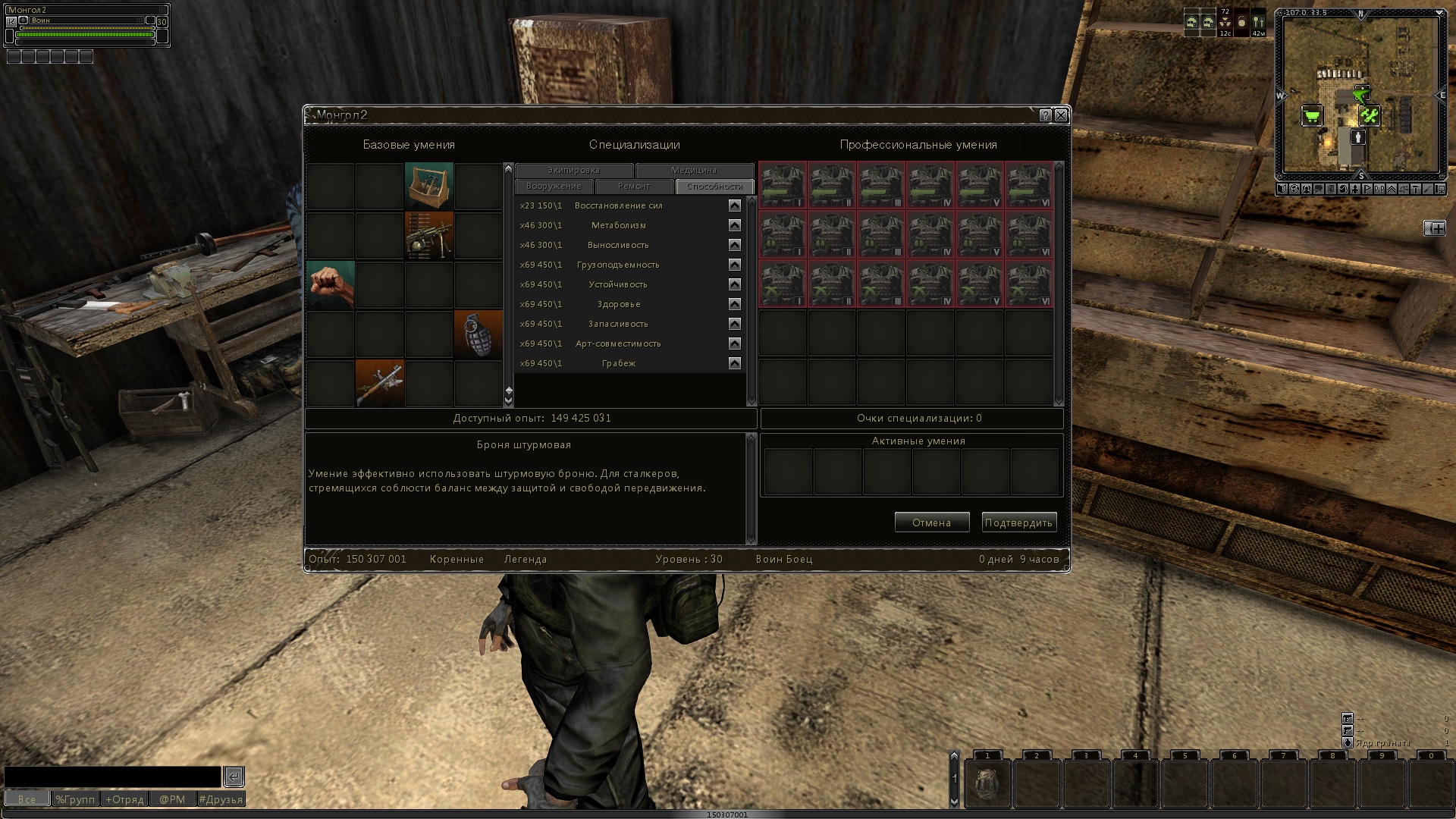Screen dimensions: 1456x819
Task: Confirm skill changes with Подтвердить button
Action: click(1018, 522)
